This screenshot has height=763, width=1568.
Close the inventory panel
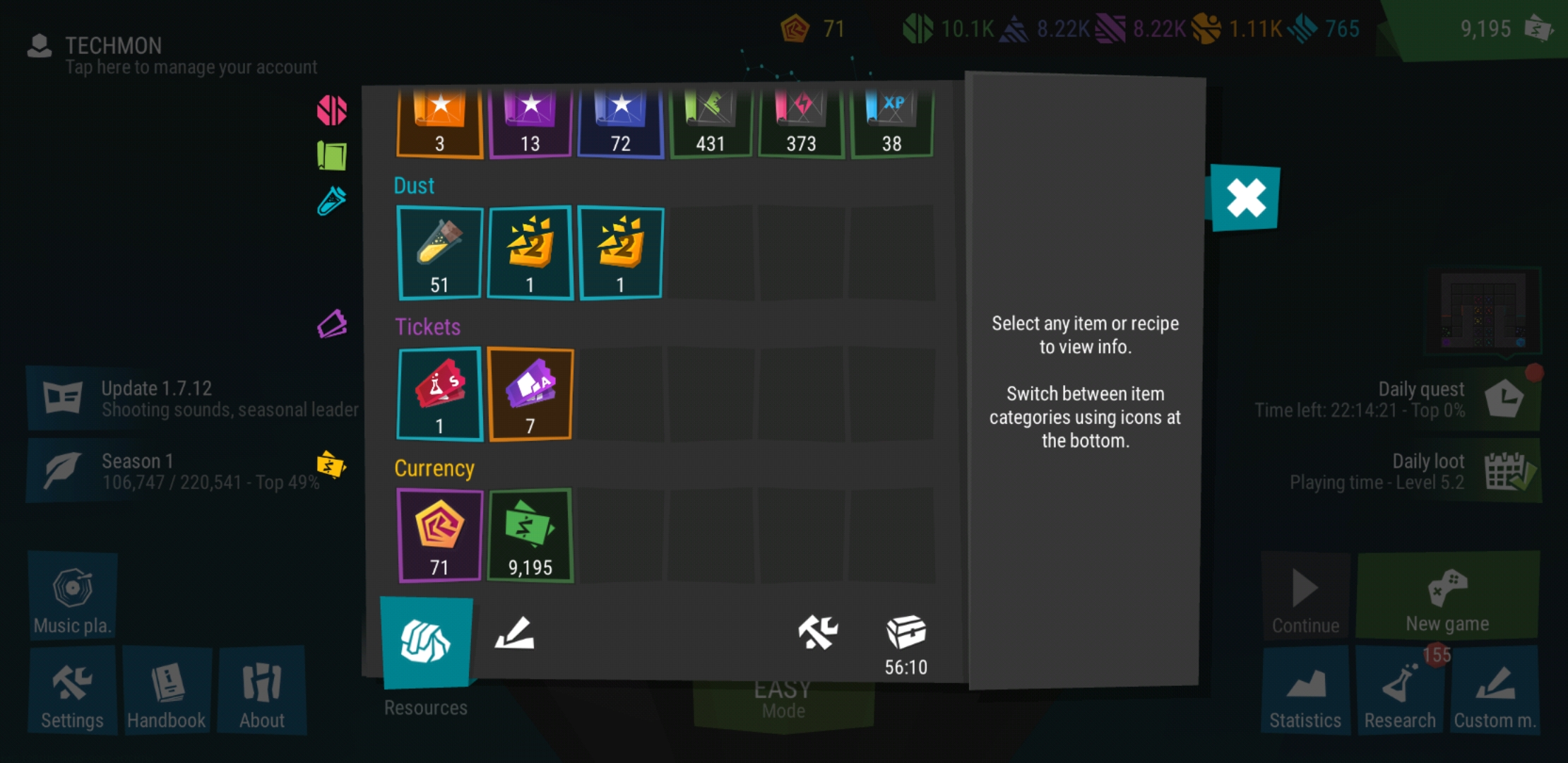click(1245, 198)
